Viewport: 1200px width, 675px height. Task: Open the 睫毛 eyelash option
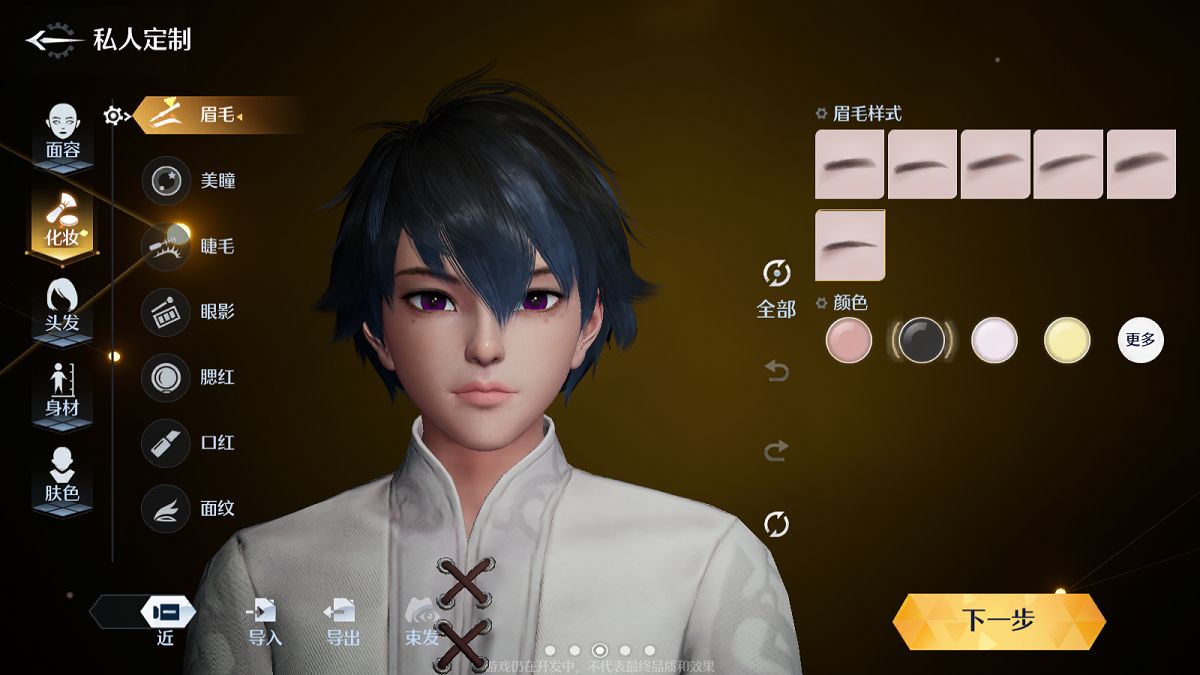pos(166,246)
